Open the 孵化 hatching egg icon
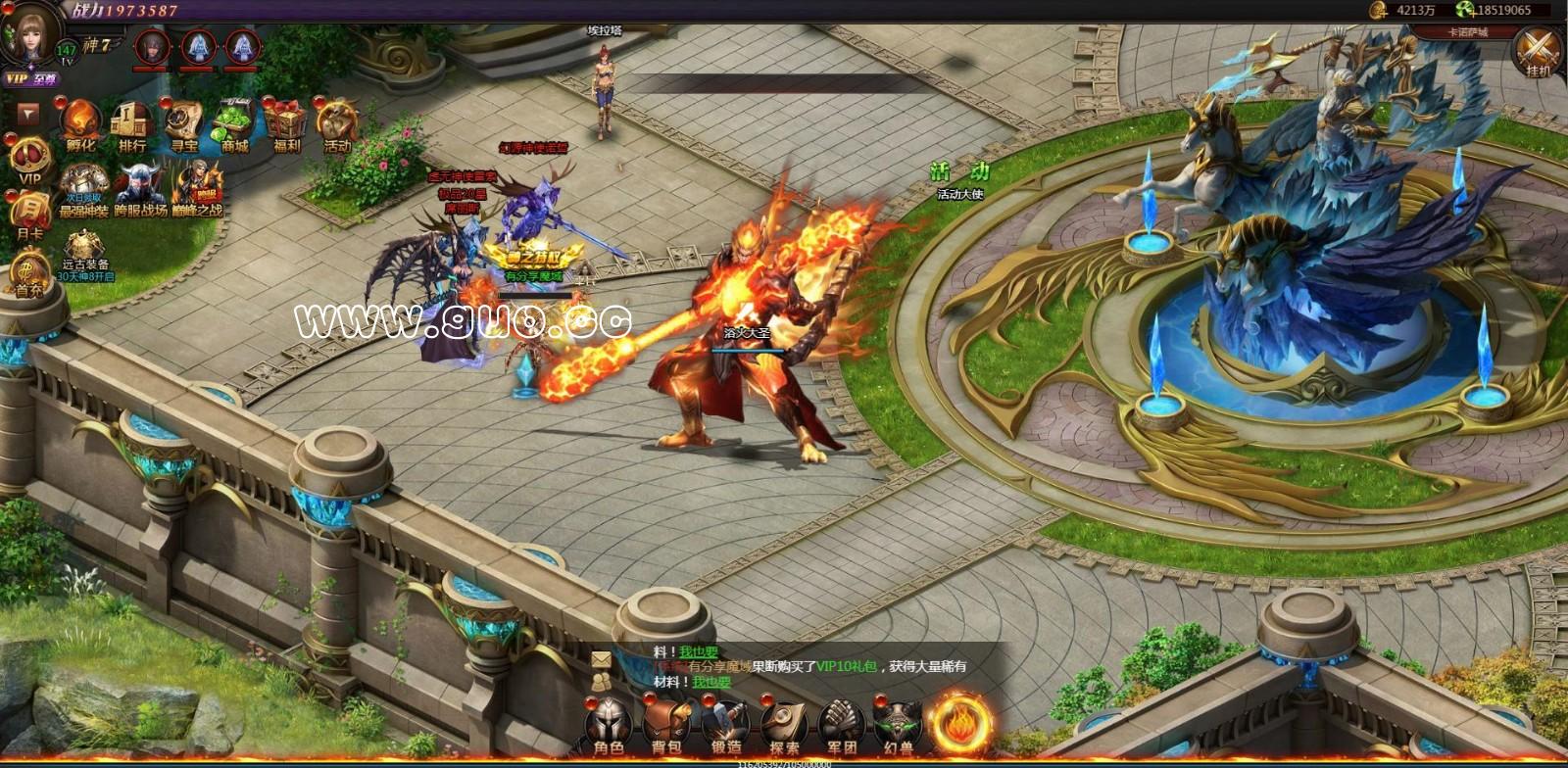The height and width of the screenshot is (768, 1568). (80, 125)
